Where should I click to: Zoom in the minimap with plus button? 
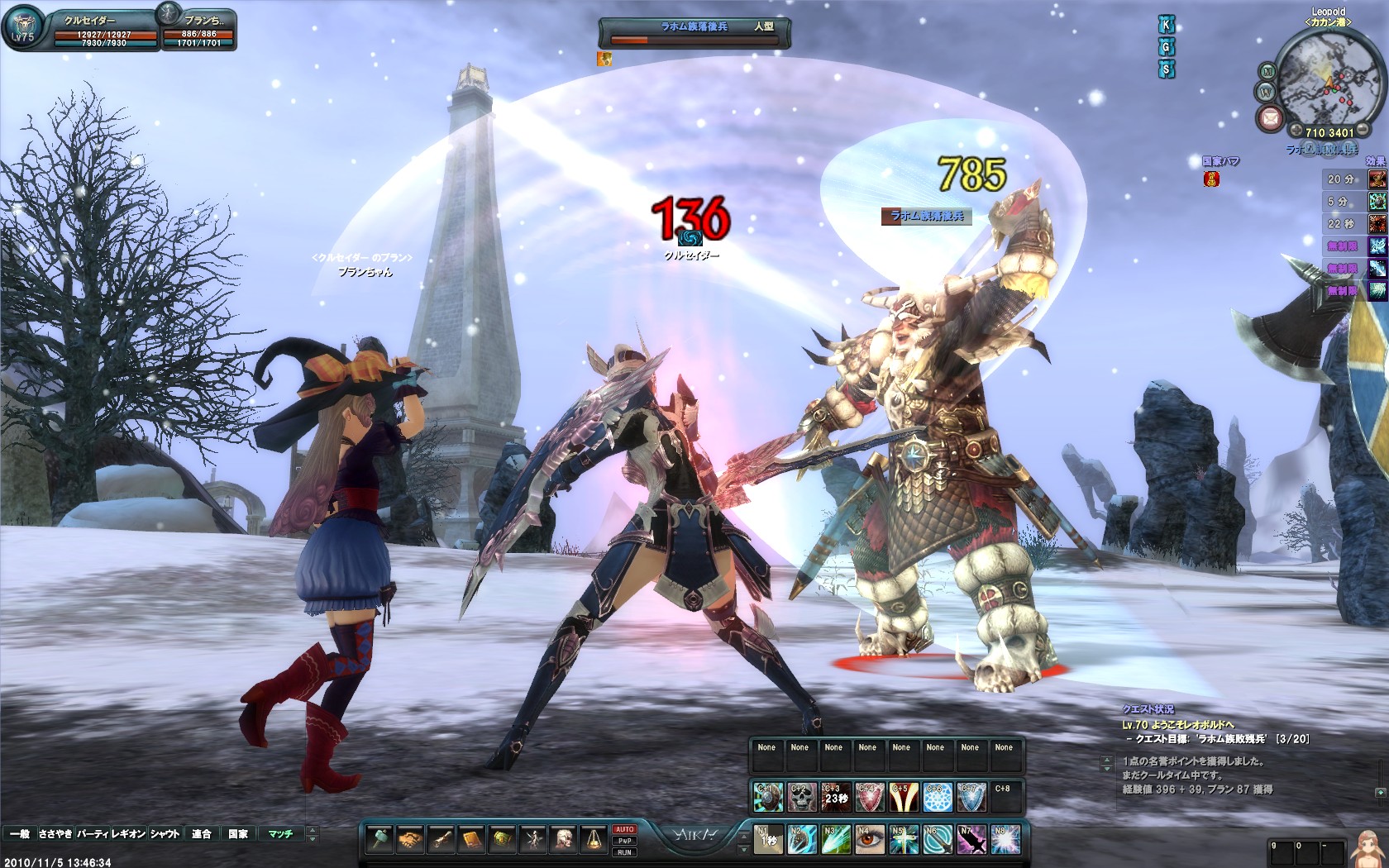tap(1295, 131)
